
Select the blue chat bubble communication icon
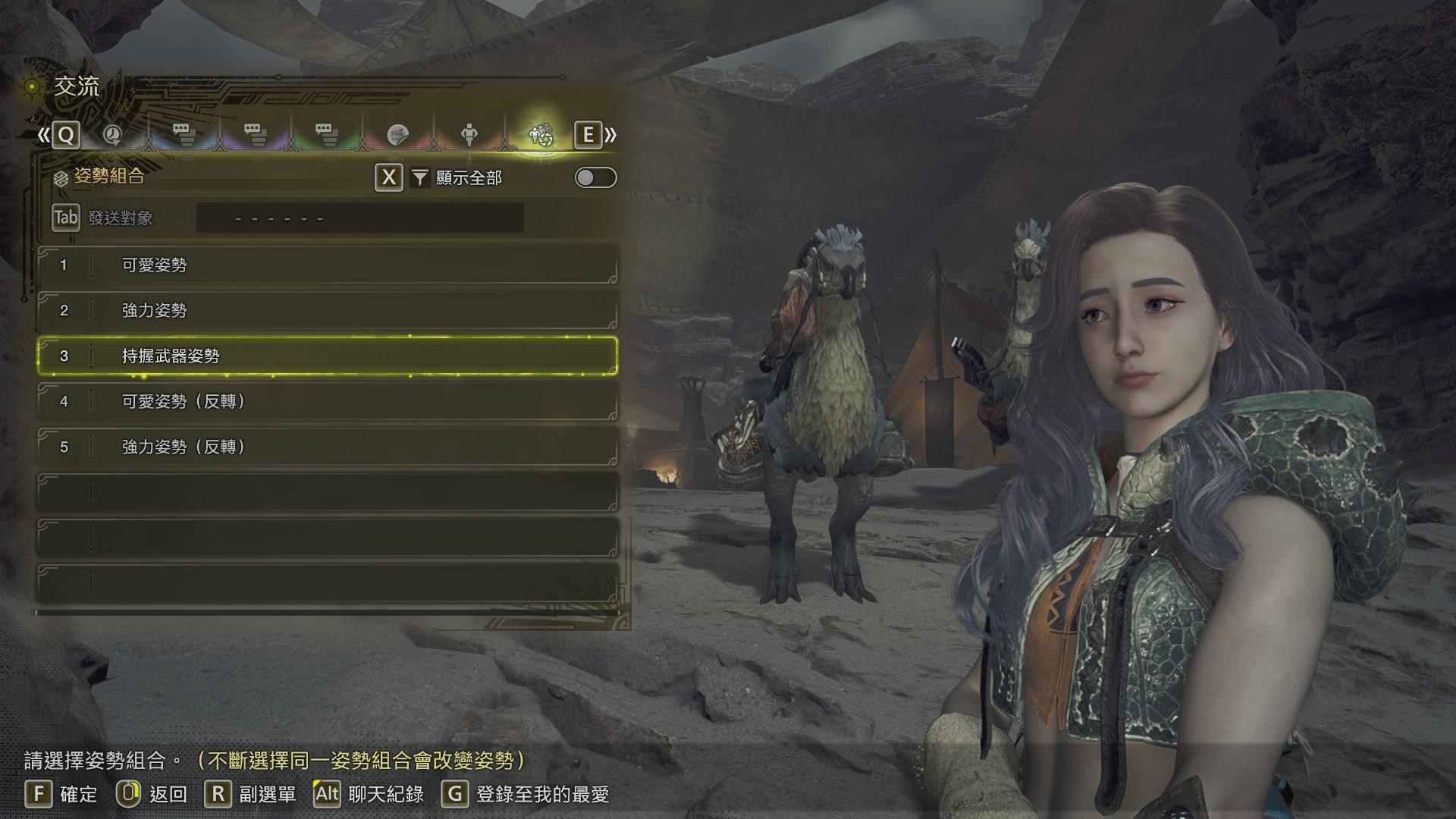pyautogui.click(x=182, y=135)
